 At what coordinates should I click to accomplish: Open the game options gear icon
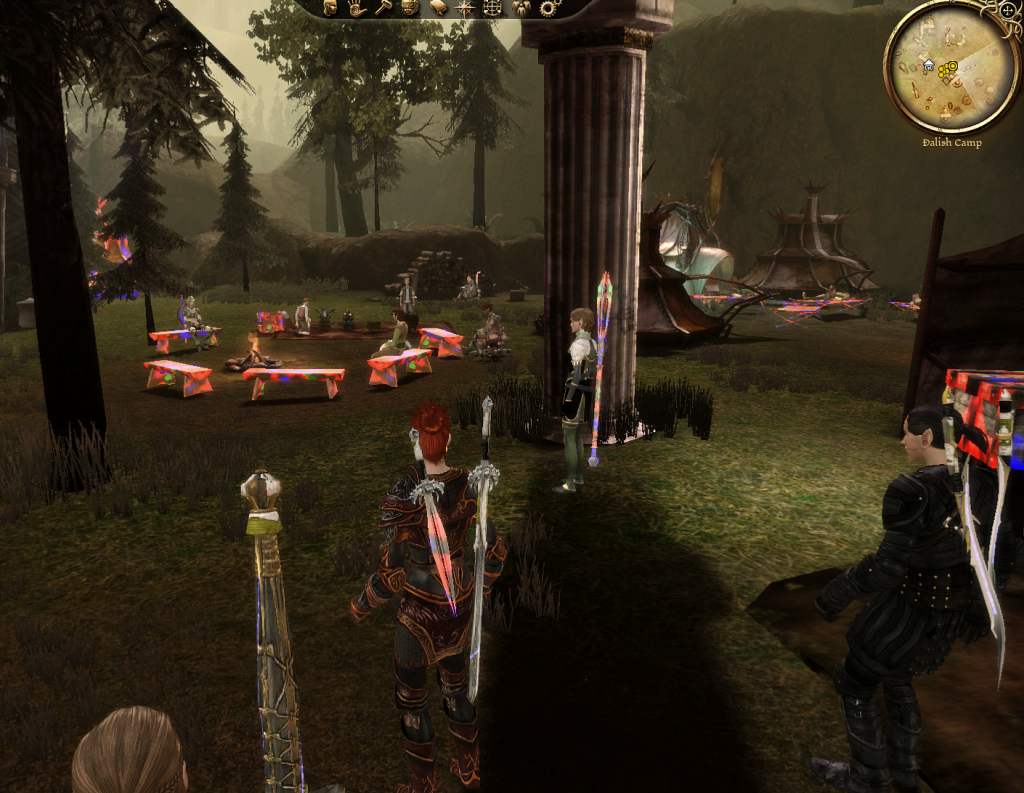[x=547, y=8]
